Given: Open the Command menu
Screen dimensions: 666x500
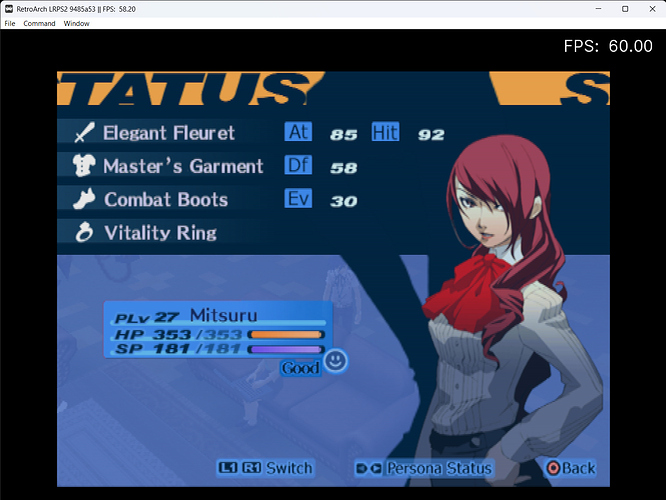Looking at the screenshot, I should [40, 23].
